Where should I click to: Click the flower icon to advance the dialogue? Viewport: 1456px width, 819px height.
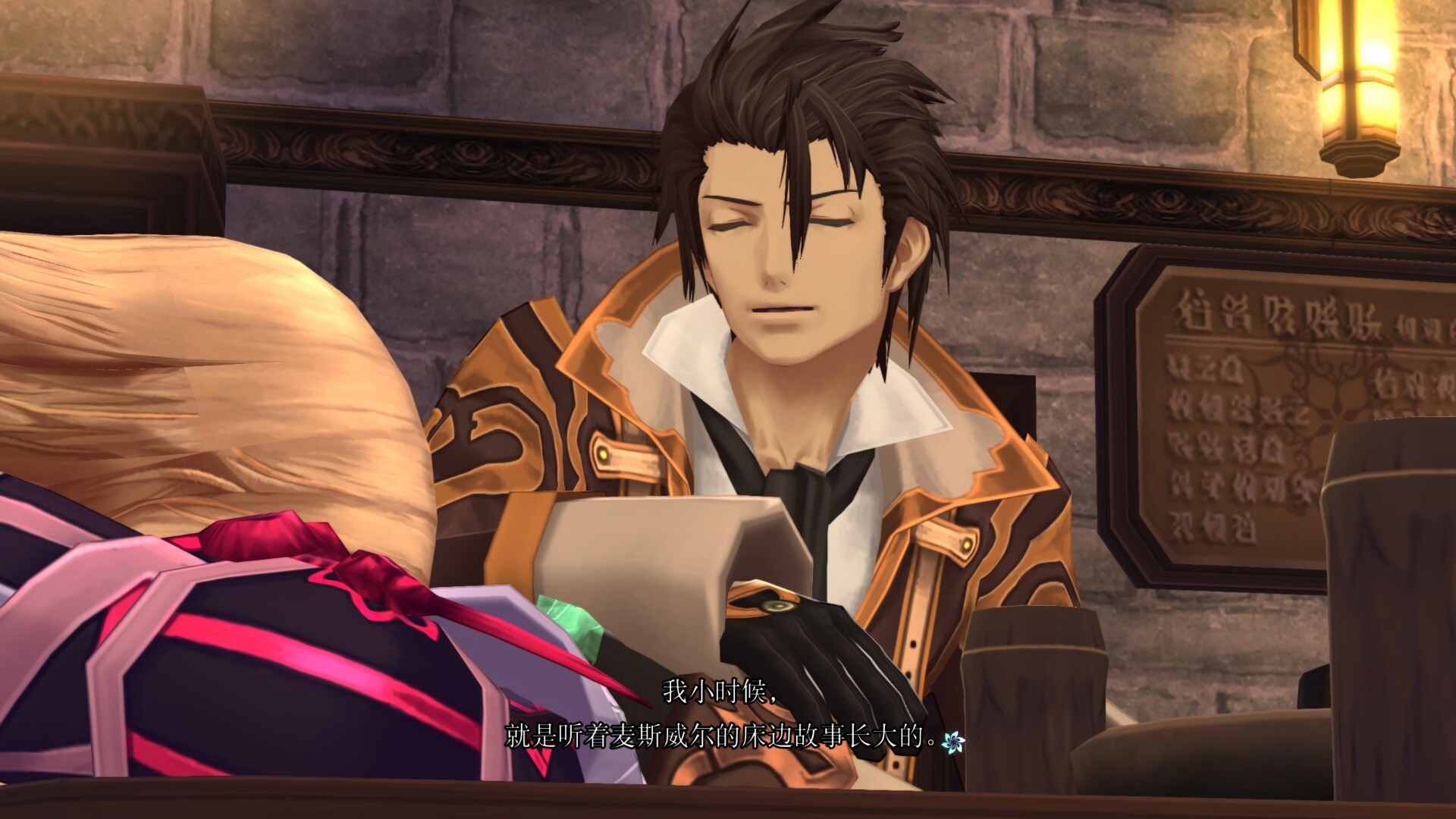952,741
